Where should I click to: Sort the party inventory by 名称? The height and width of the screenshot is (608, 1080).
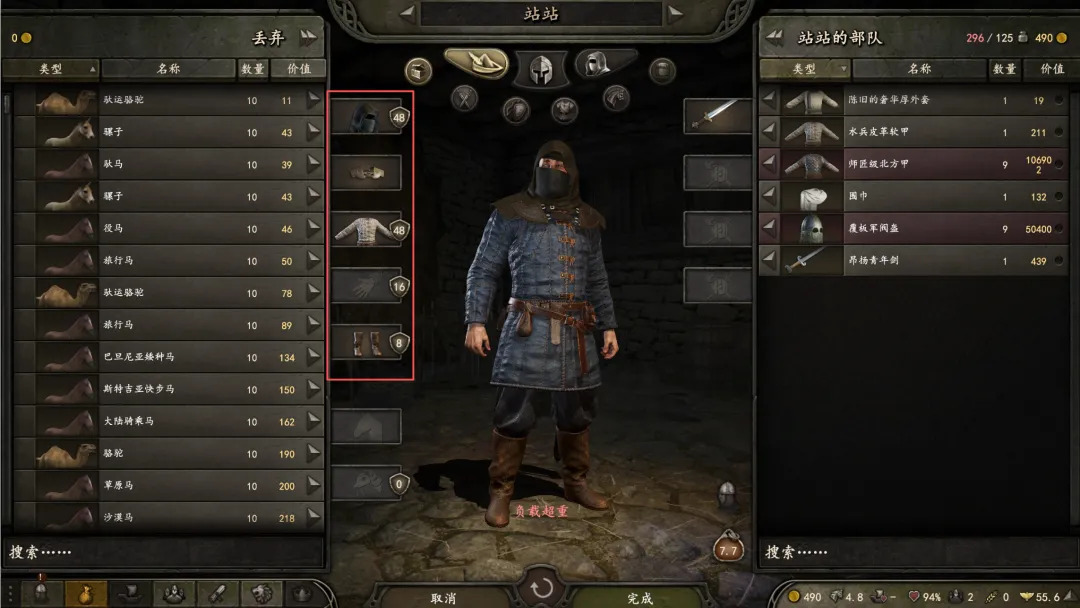tap(919, 69)
